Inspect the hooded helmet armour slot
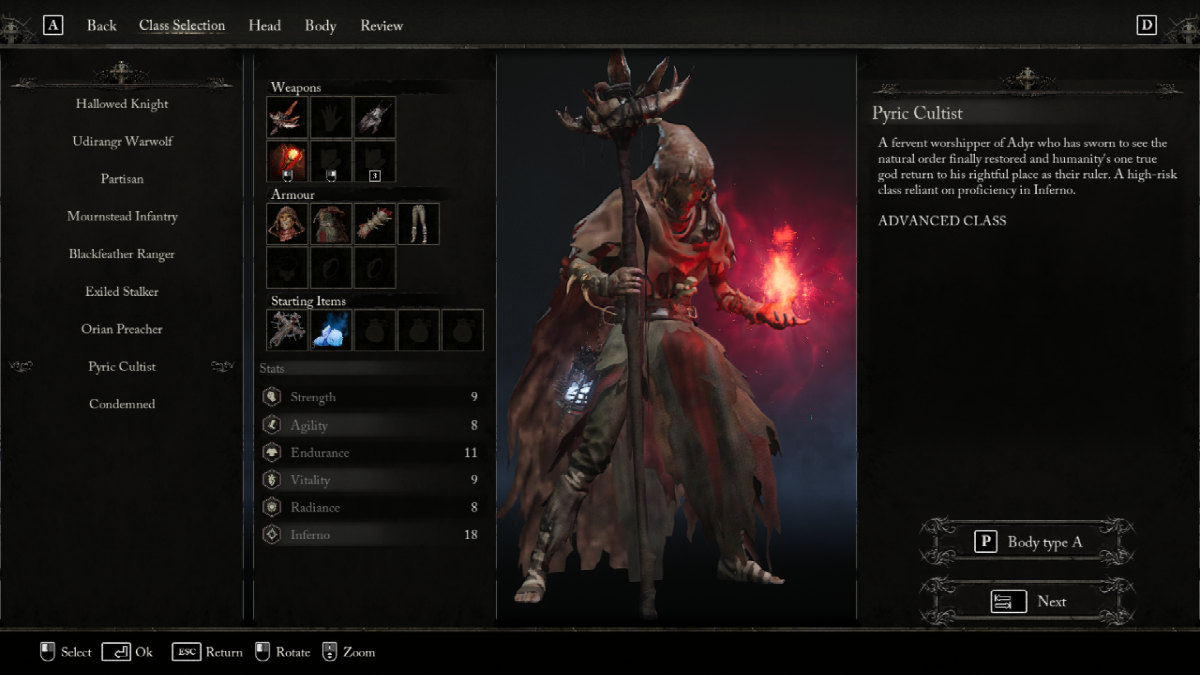The height and width of the screenshot is (675, 1200). click(287, 224)
